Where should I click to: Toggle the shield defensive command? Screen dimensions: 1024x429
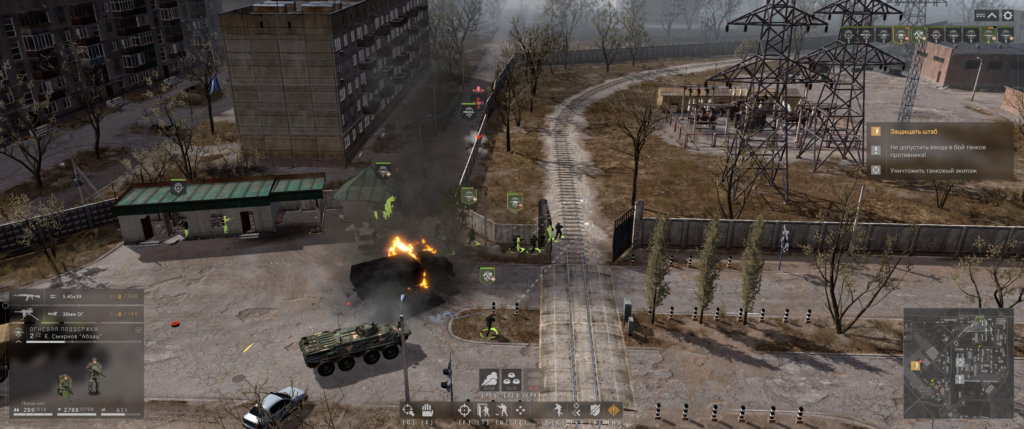[x=596, y=410]
